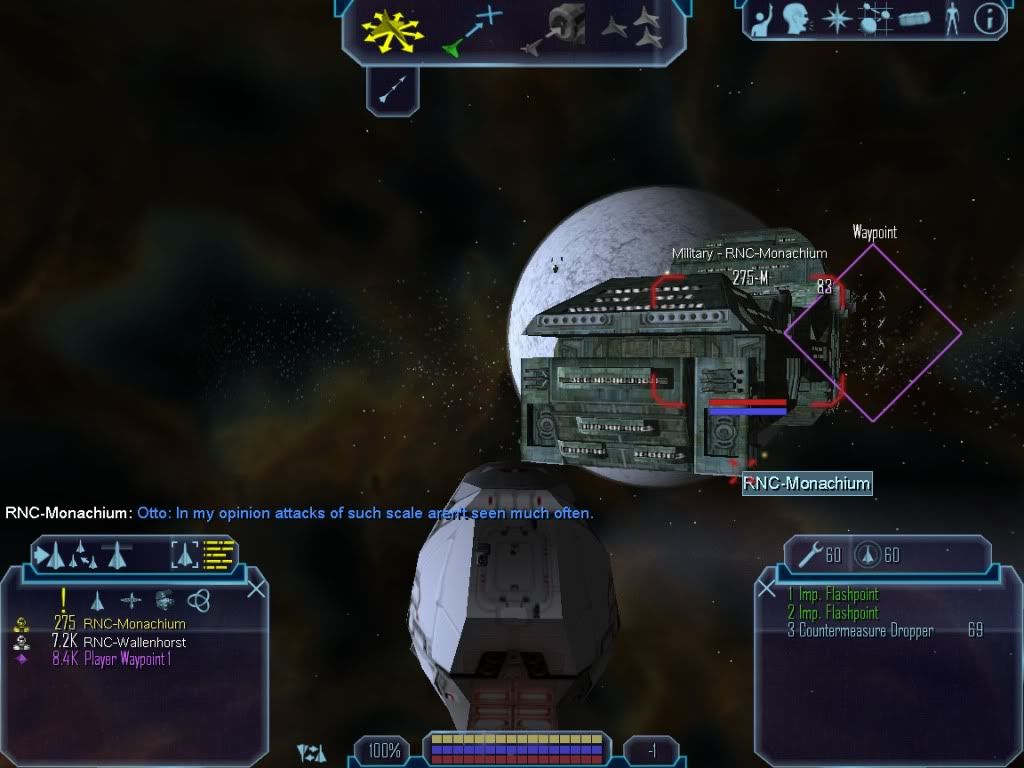Switch contact list to the bracketed target view
Screen dimensions: 1024x768
click(185, 553)
